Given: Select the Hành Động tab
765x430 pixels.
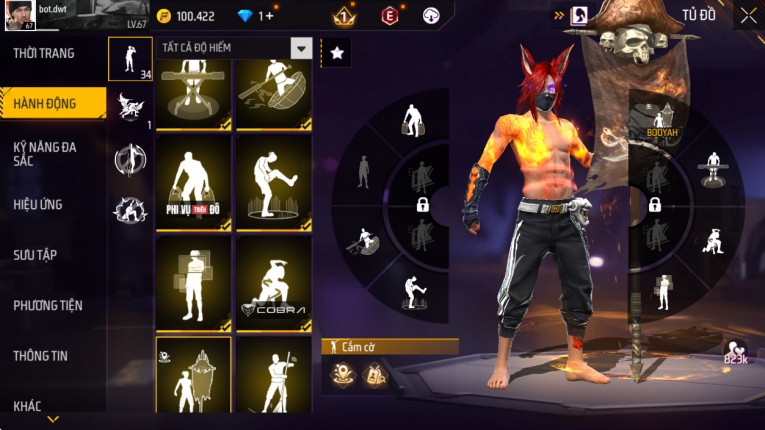Looking at the screenshot, I should point(45,103).
